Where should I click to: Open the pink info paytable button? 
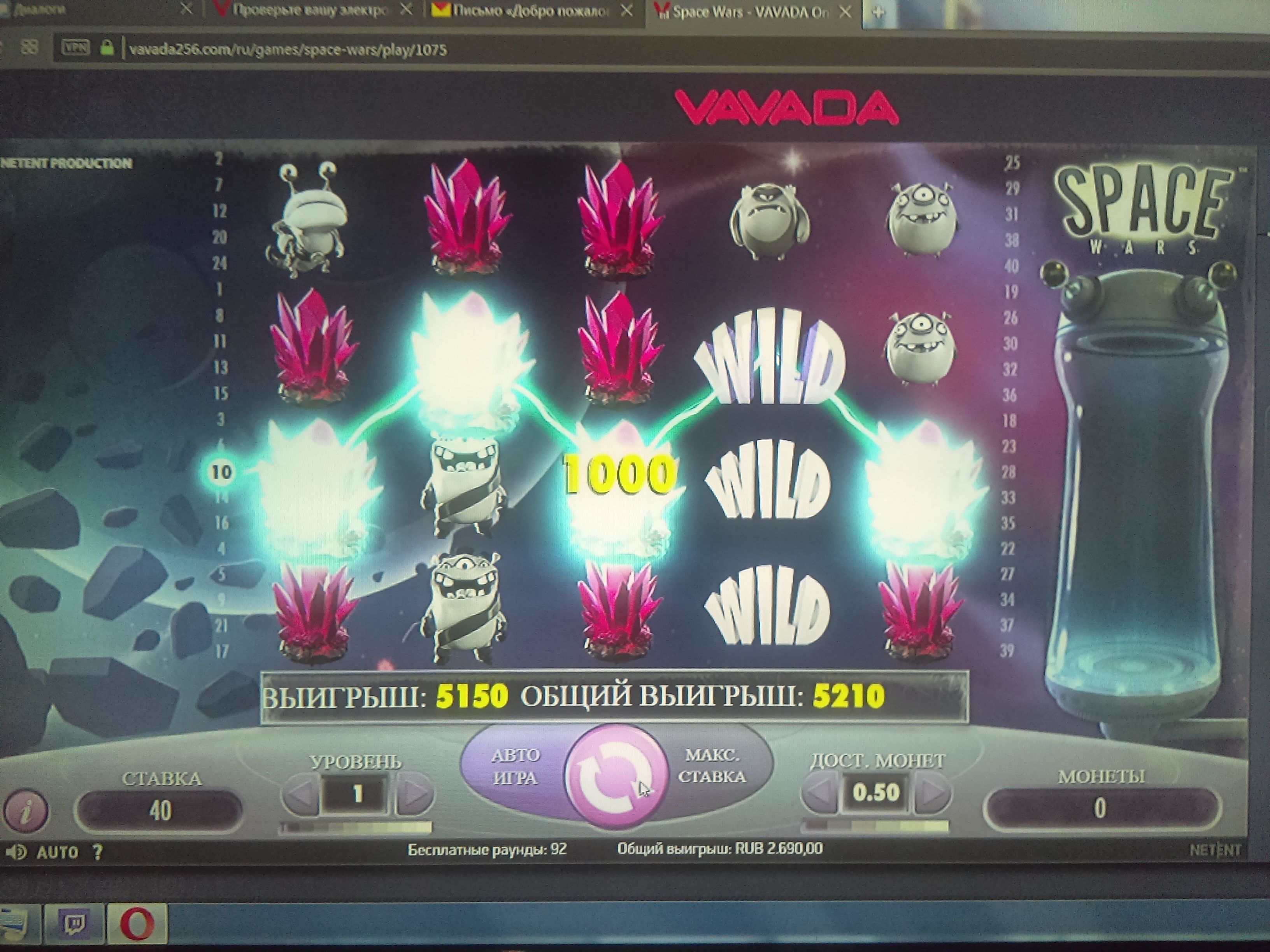coord(25,811)
